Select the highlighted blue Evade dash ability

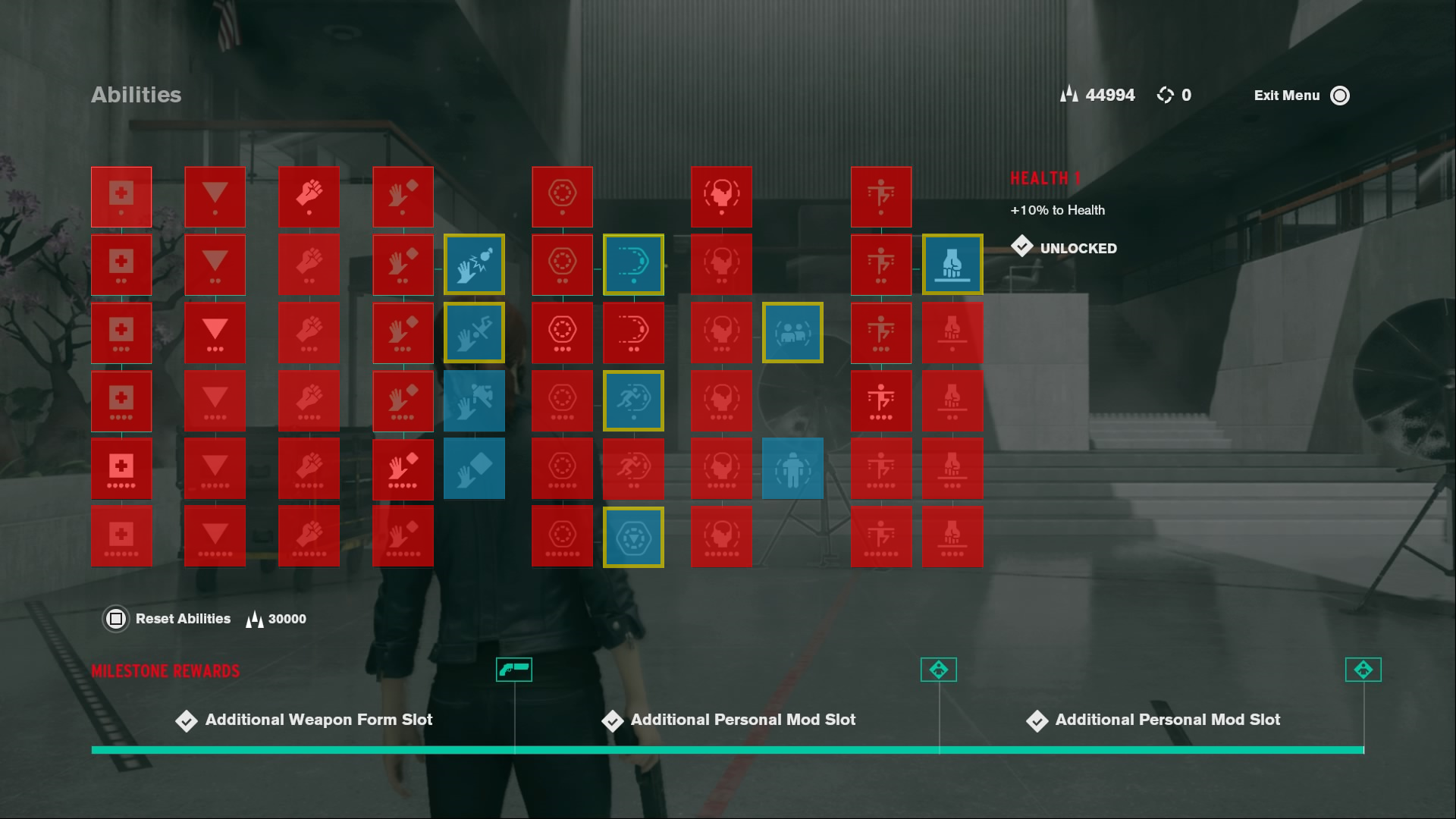pyautogui.click(x=634, y=264)
